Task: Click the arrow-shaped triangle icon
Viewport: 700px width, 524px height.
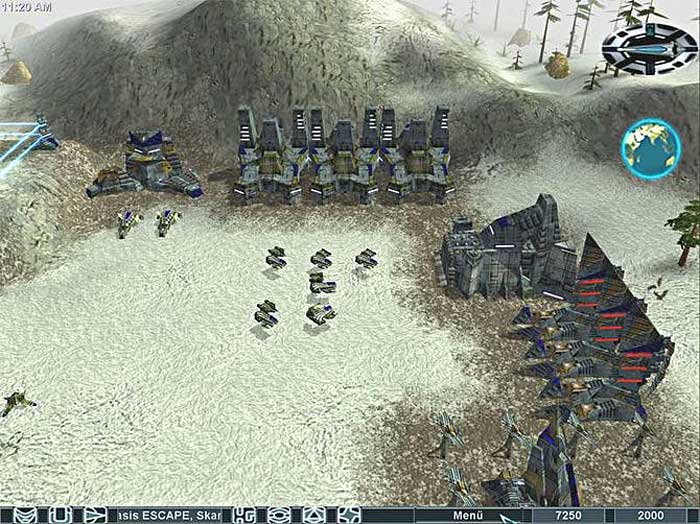Action: [x=94, y=515]
